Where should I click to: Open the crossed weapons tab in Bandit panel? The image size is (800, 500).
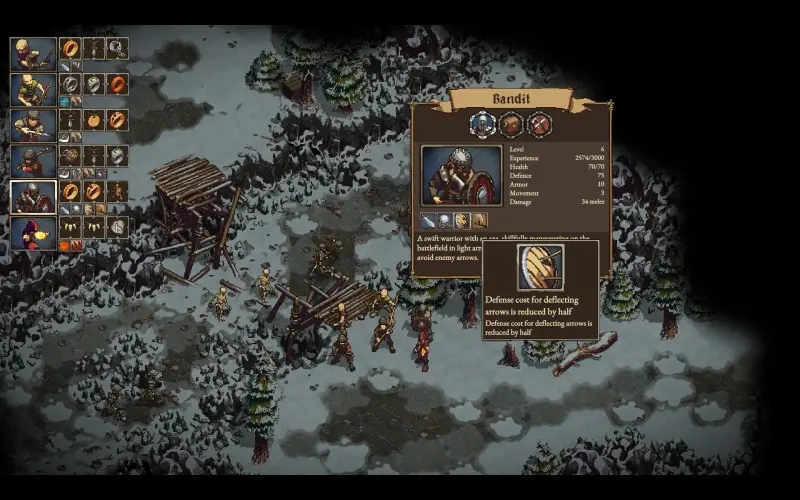coord(539,124)
